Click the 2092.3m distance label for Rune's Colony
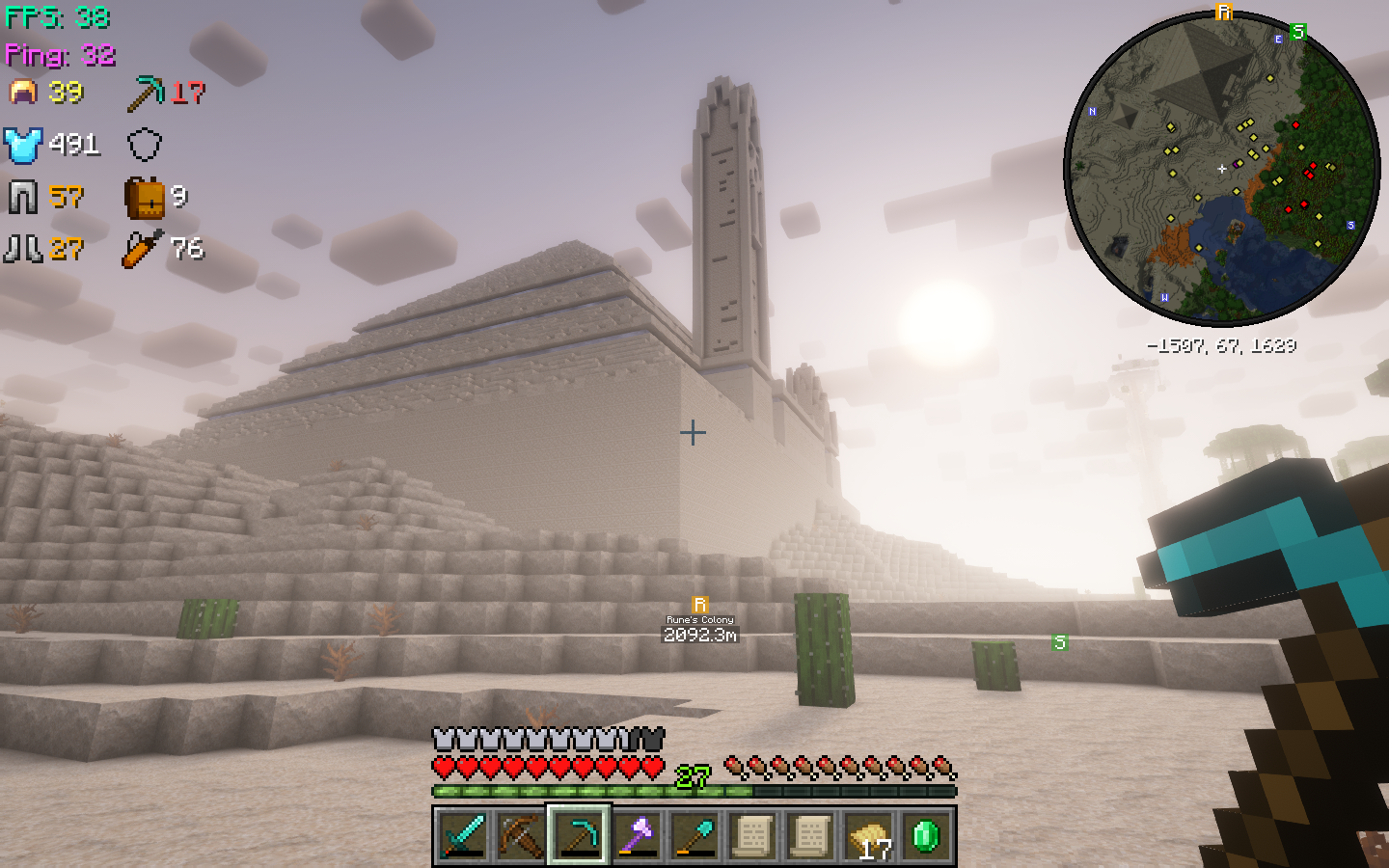The width and height of the screenshot is (1389, 868). coord(698,637)
